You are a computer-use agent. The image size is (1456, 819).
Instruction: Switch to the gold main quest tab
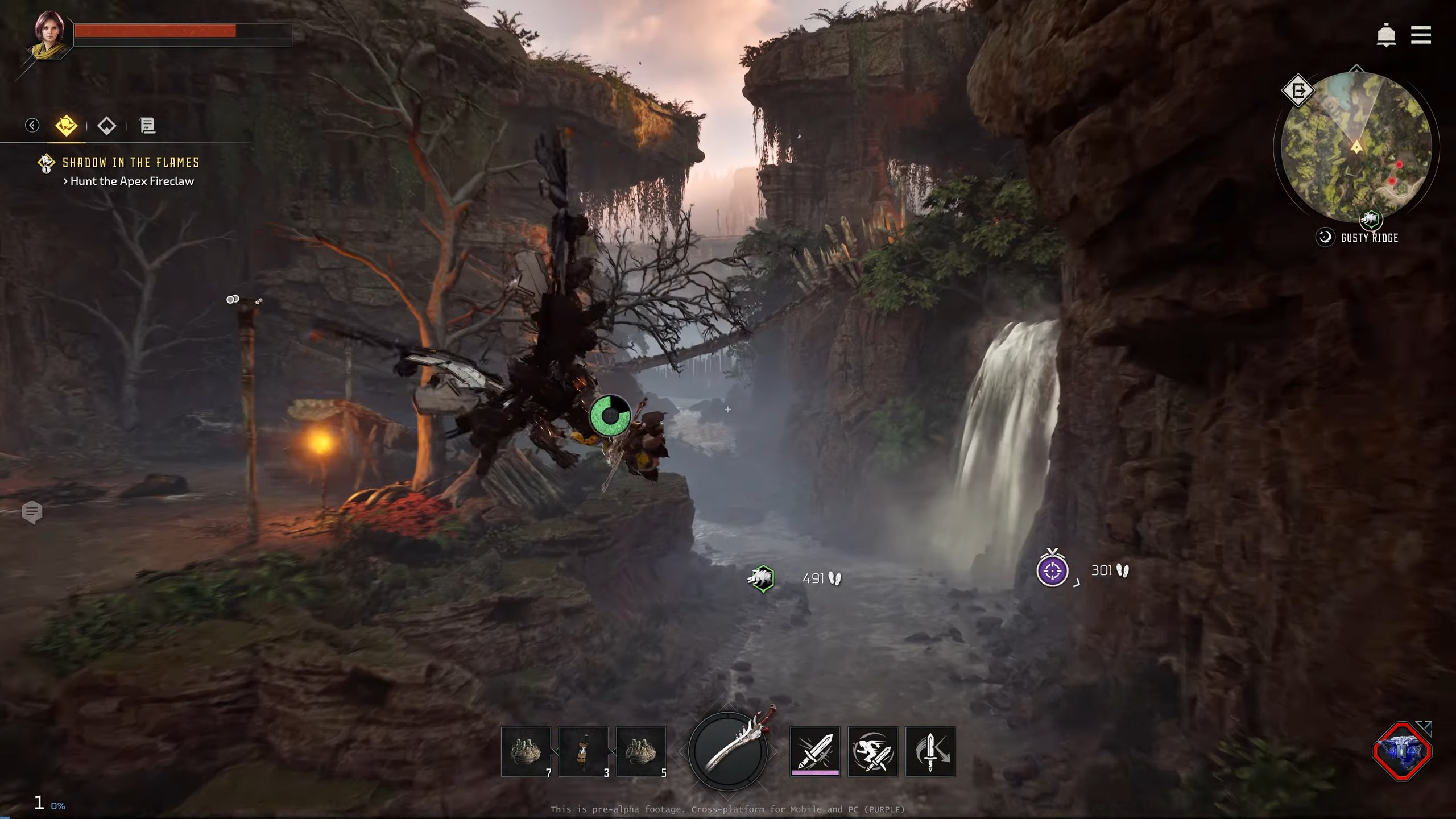coord(67,125)
